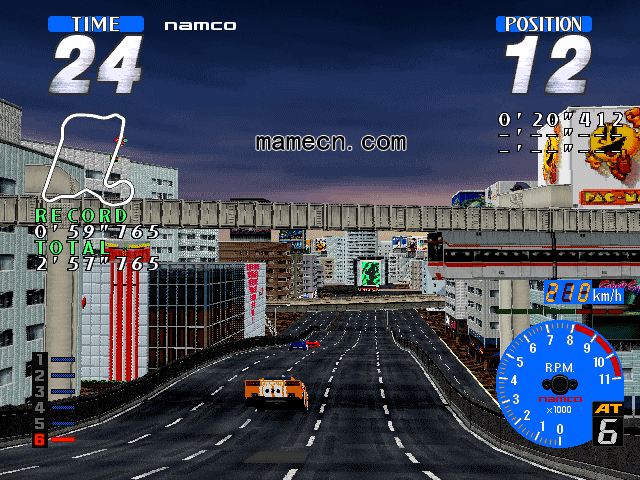The width and height of the screenshot is (640, 480).
Task: Select the highlighted red gear 6 marker
Action: (40, 439)
